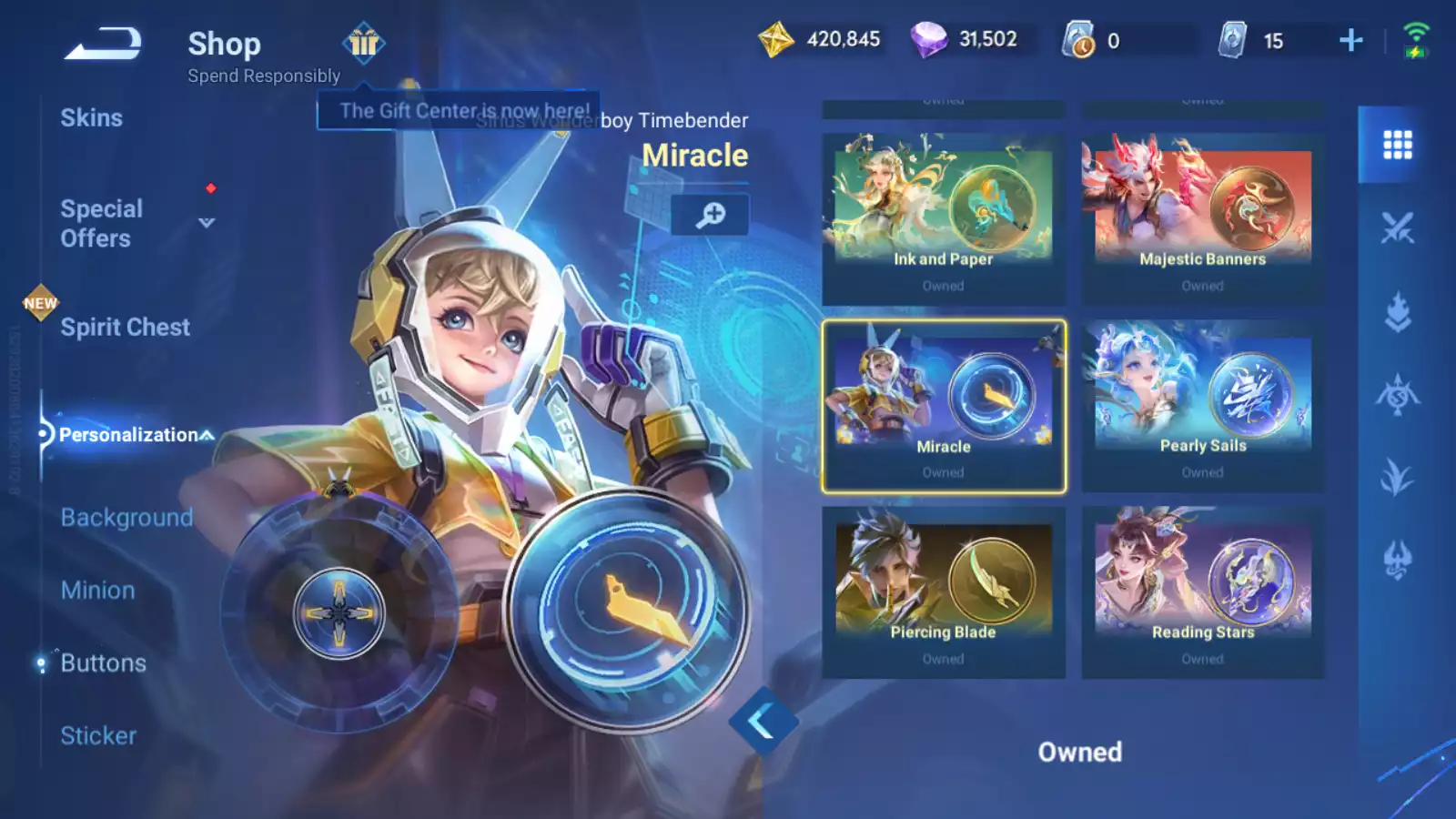Open the Skins shop category
The image size is (1456, 819).
coord(91,118)
